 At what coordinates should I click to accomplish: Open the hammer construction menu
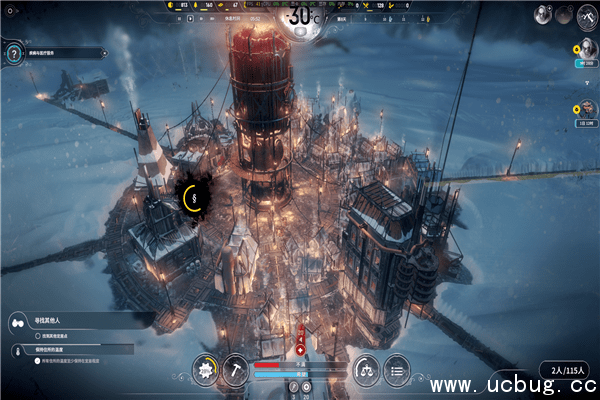click(x=235, y=368)
